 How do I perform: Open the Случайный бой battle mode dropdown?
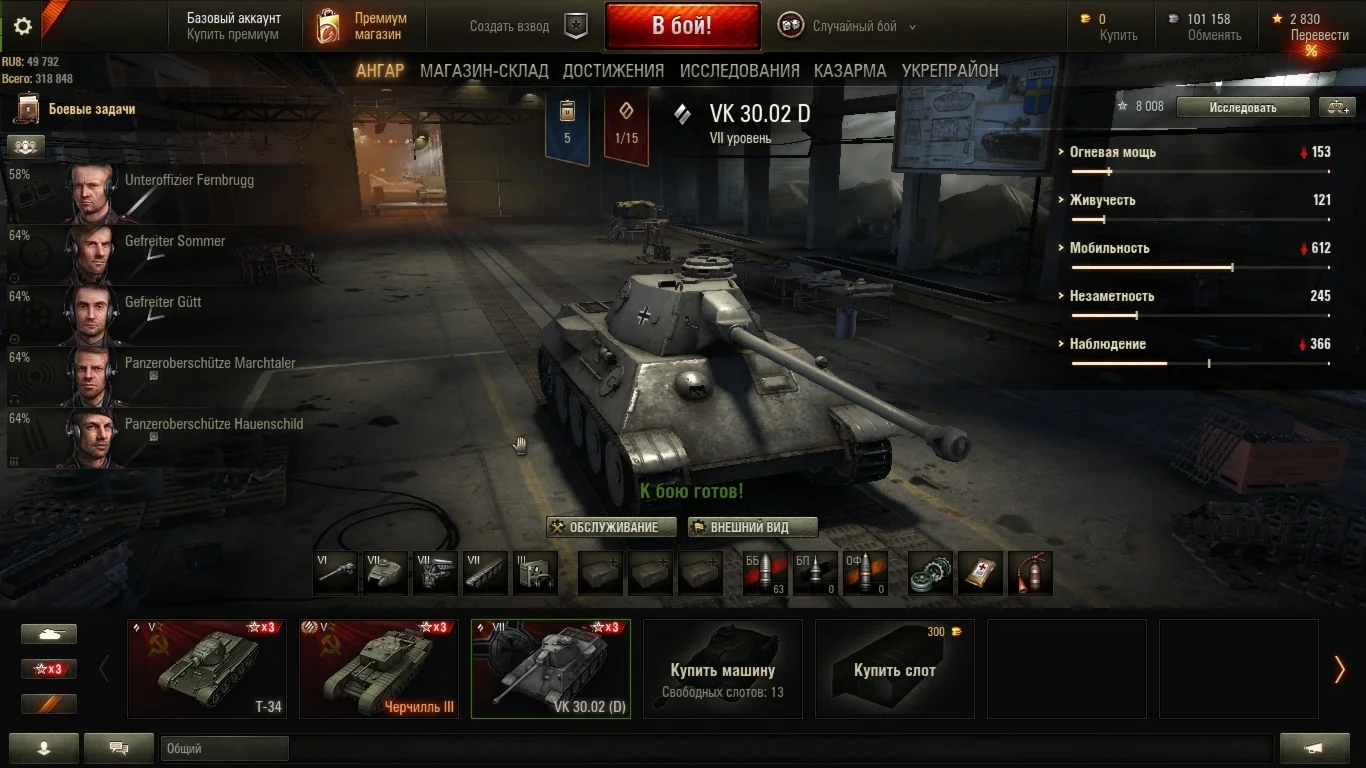(856, 27)
